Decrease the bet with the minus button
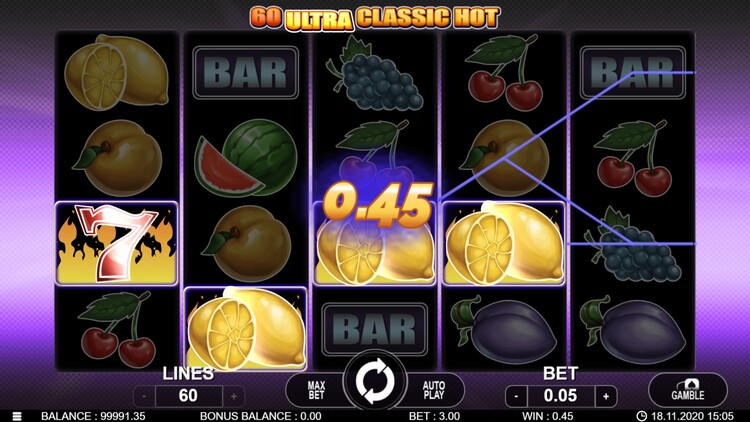The image size is (750, 422). (x=514, y=396)
